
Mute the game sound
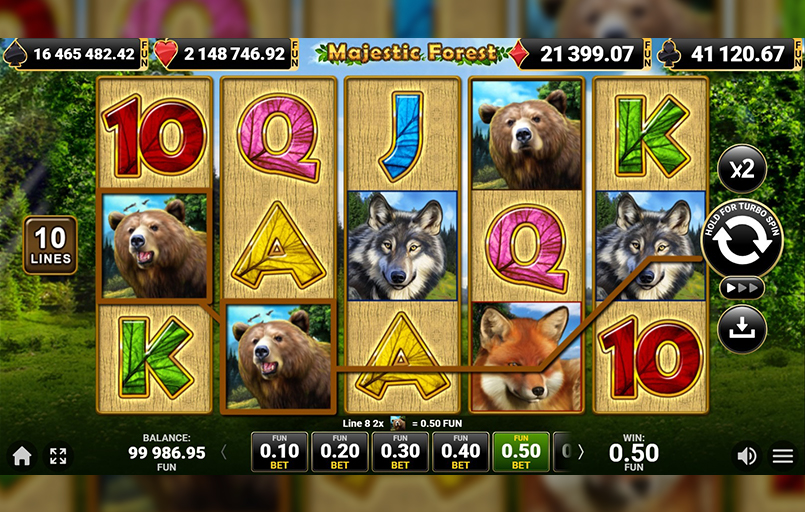point(746,456)
